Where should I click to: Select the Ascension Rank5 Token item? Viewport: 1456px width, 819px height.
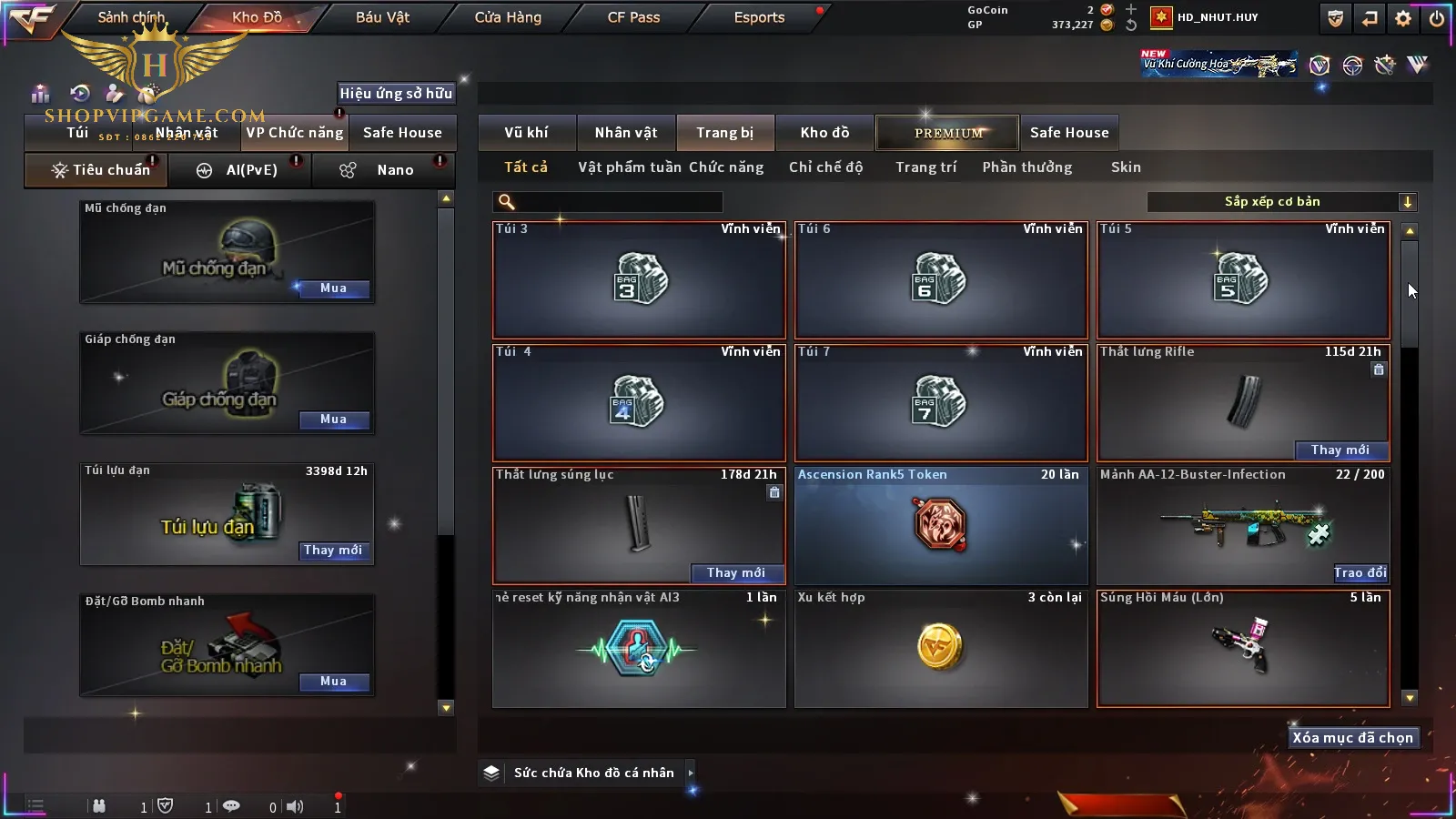coord(941,525)
